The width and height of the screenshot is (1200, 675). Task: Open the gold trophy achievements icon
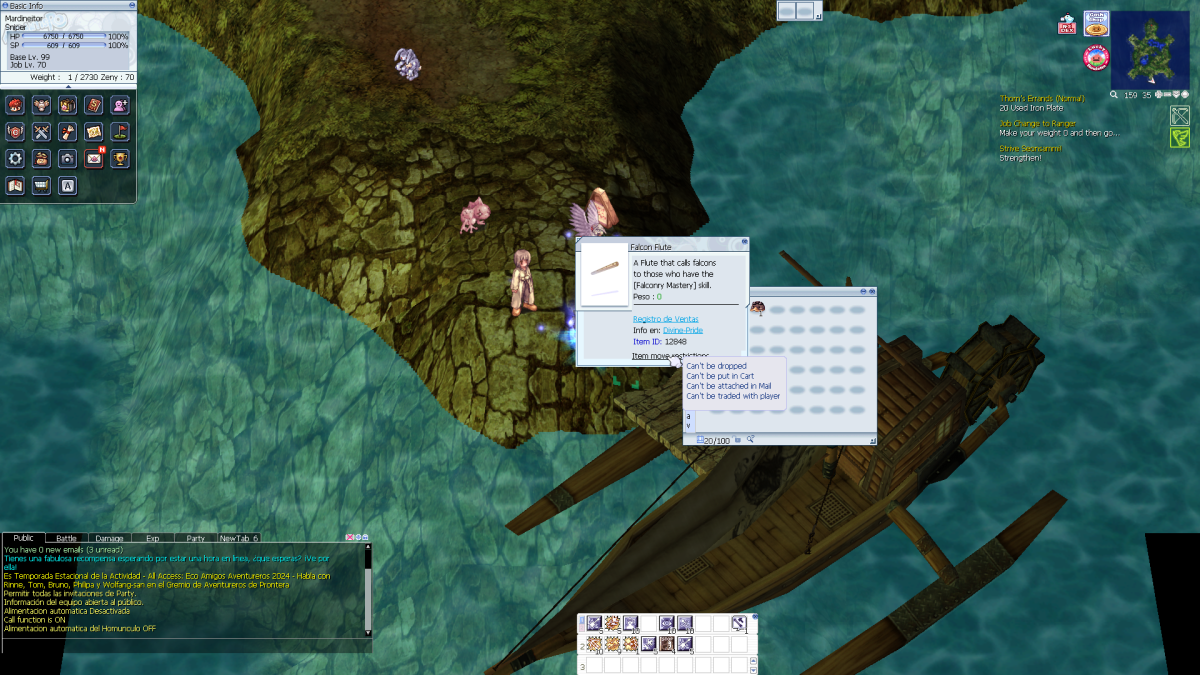click(120, 158)
